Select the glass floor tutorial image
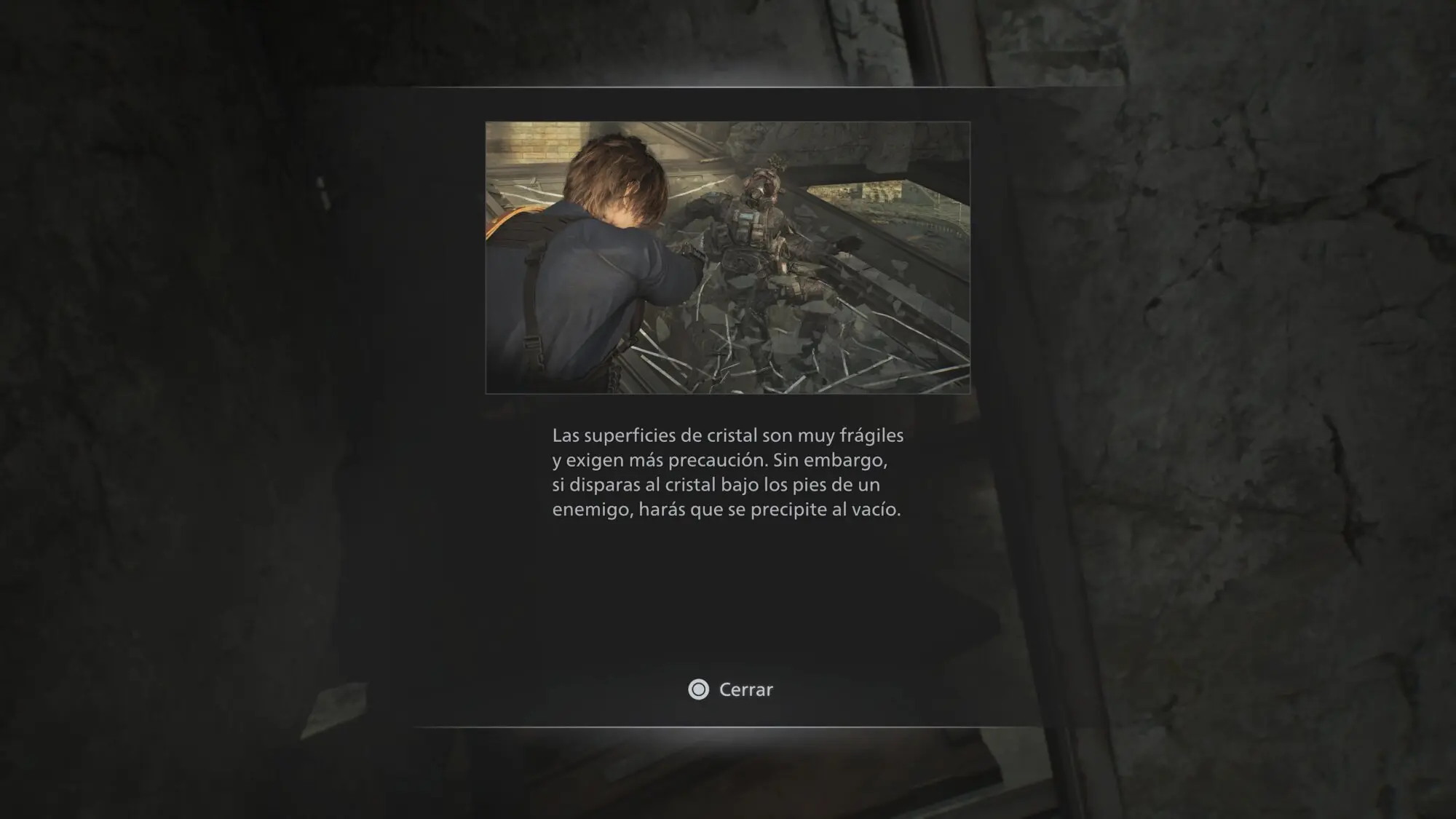Viewport: 1456px width, 819px height. 727,258
